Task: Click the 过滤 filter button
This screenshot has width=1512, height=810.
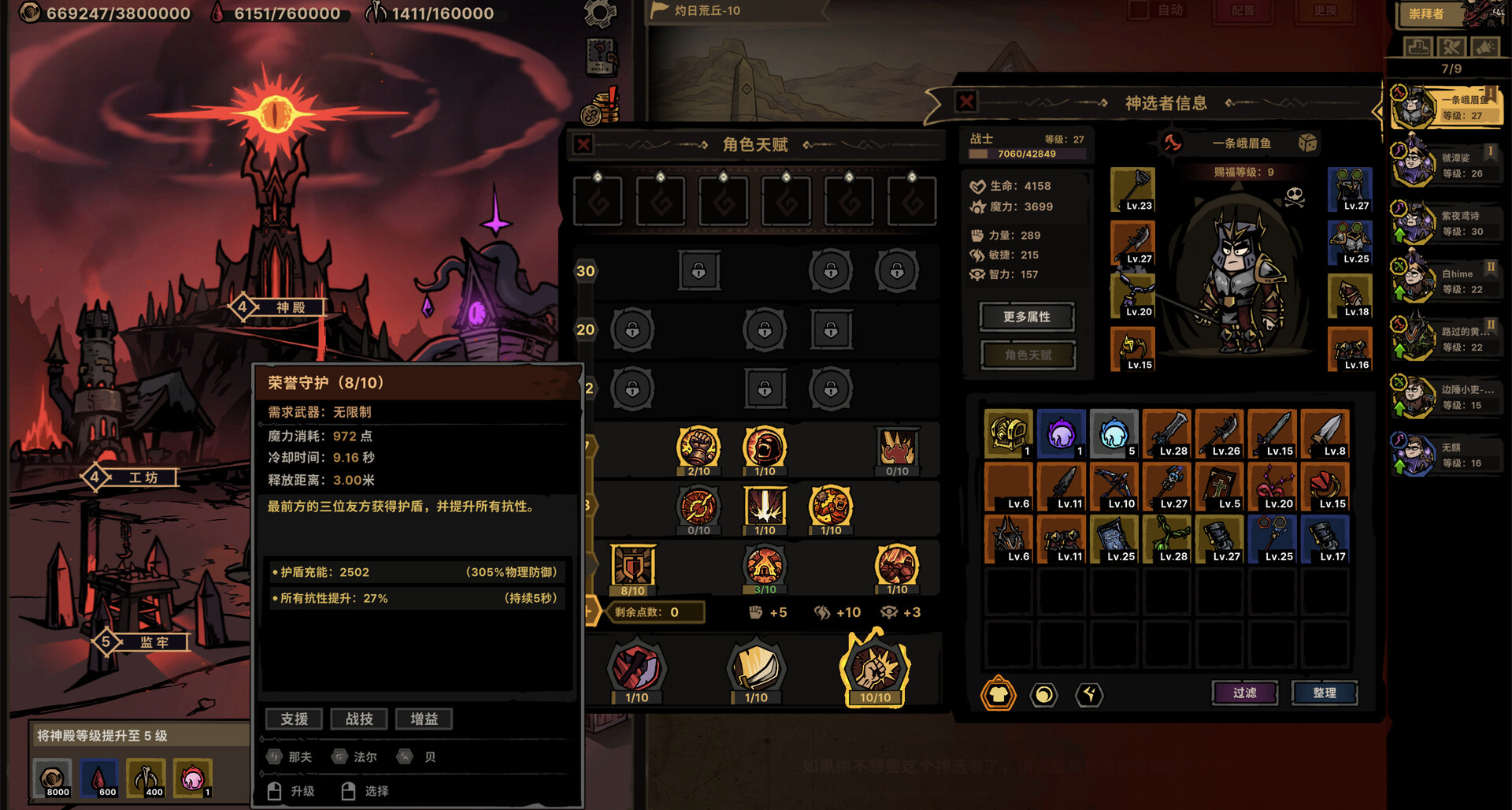Action: [x=1245, y=693]
